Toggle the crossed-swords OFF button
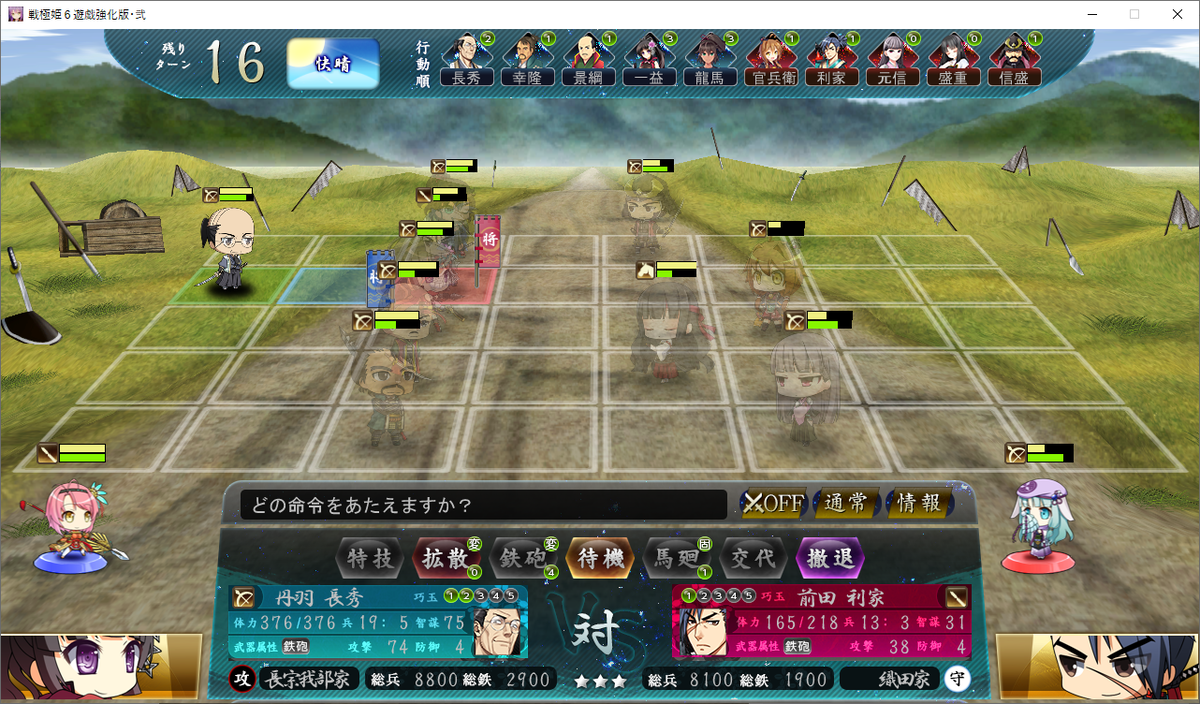The width and height of the screenshot is (1200, 704). pos(773,503)
